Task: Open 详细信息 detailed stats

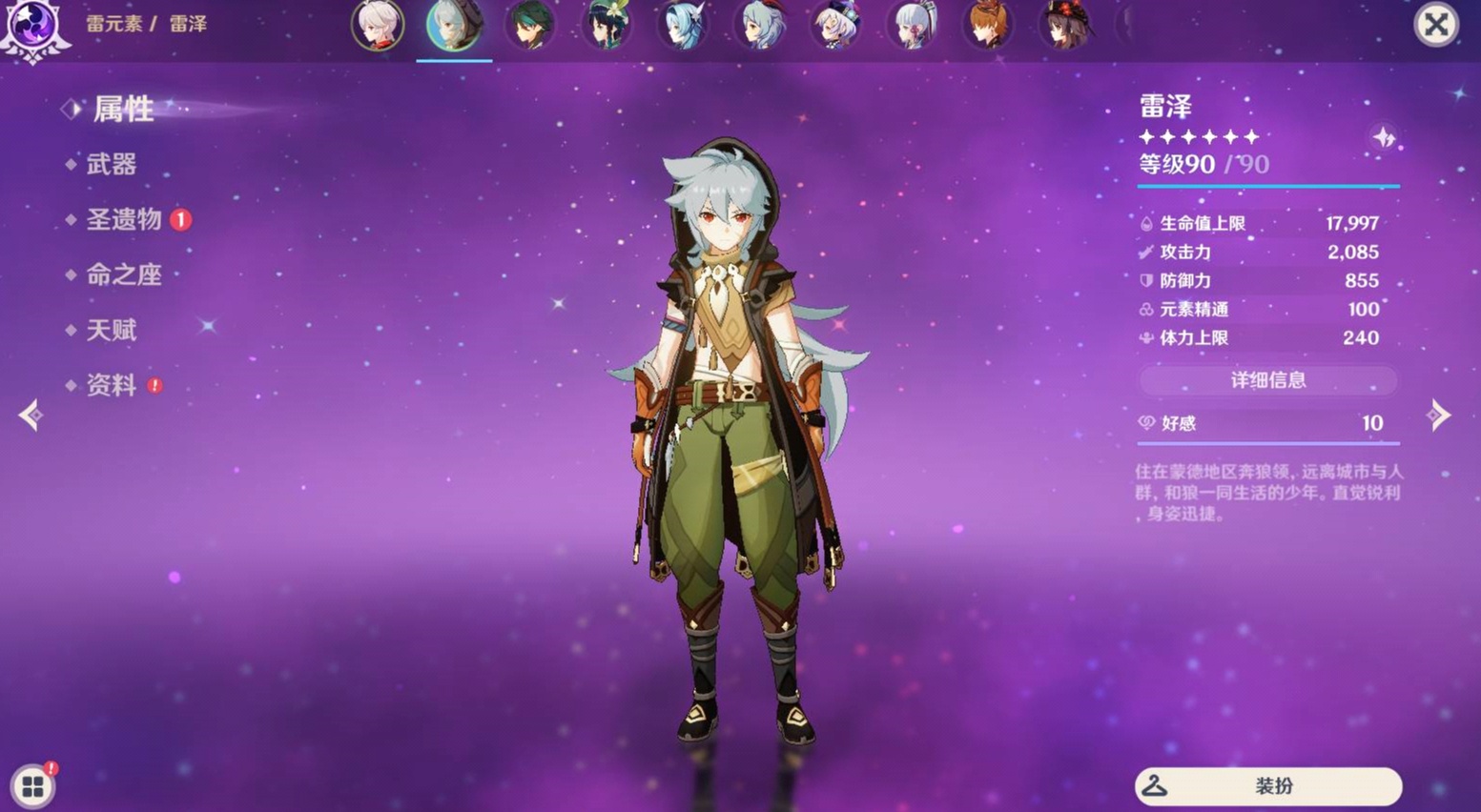Action: (x=1267, y=380)
